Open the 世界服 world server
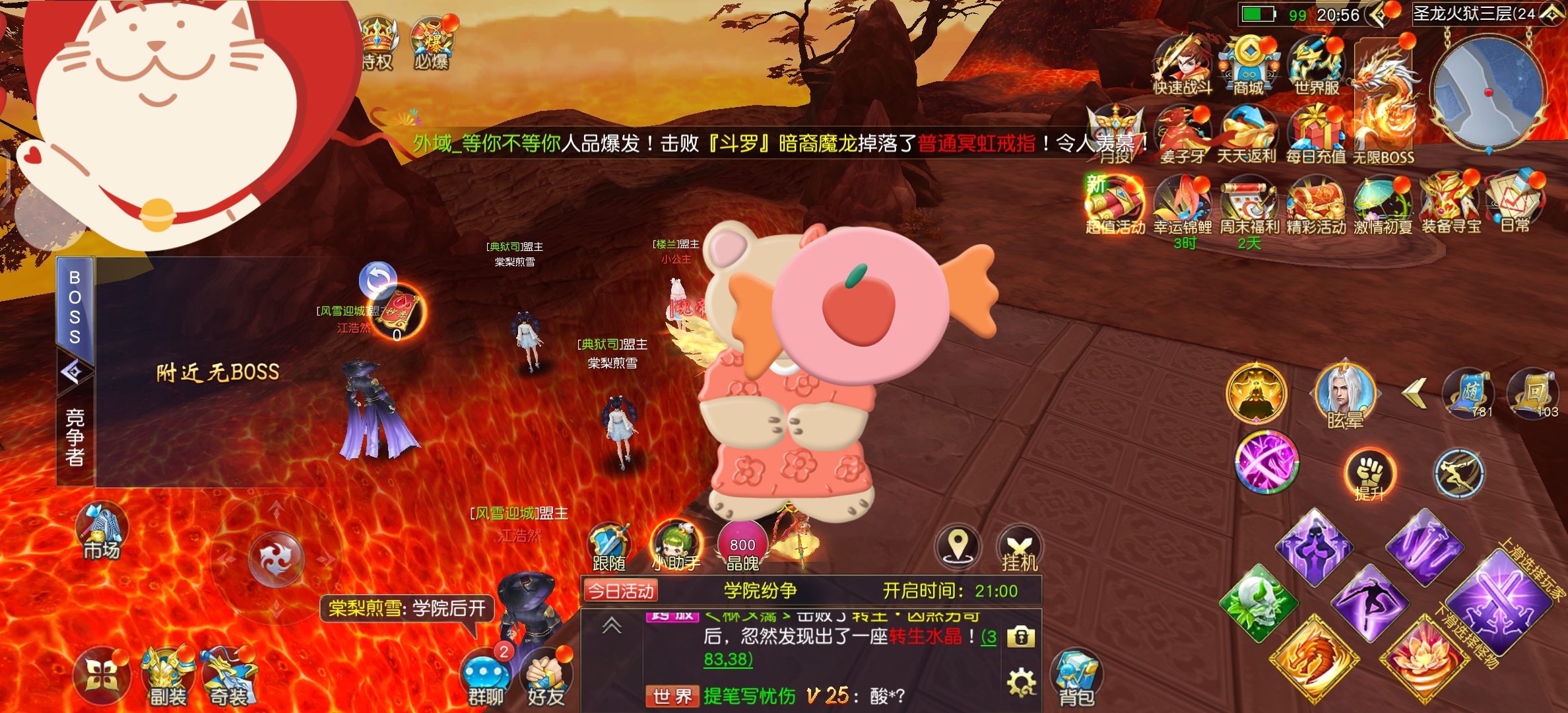Screen dimensions: 1568x713 coord(1316,66)
